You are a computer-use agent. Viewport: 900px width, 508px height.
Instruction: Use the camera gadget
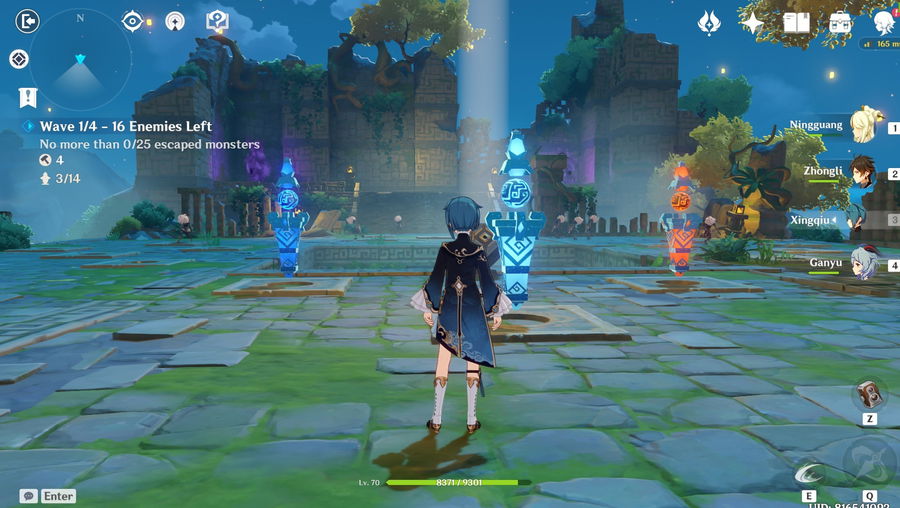coord(868,393)
